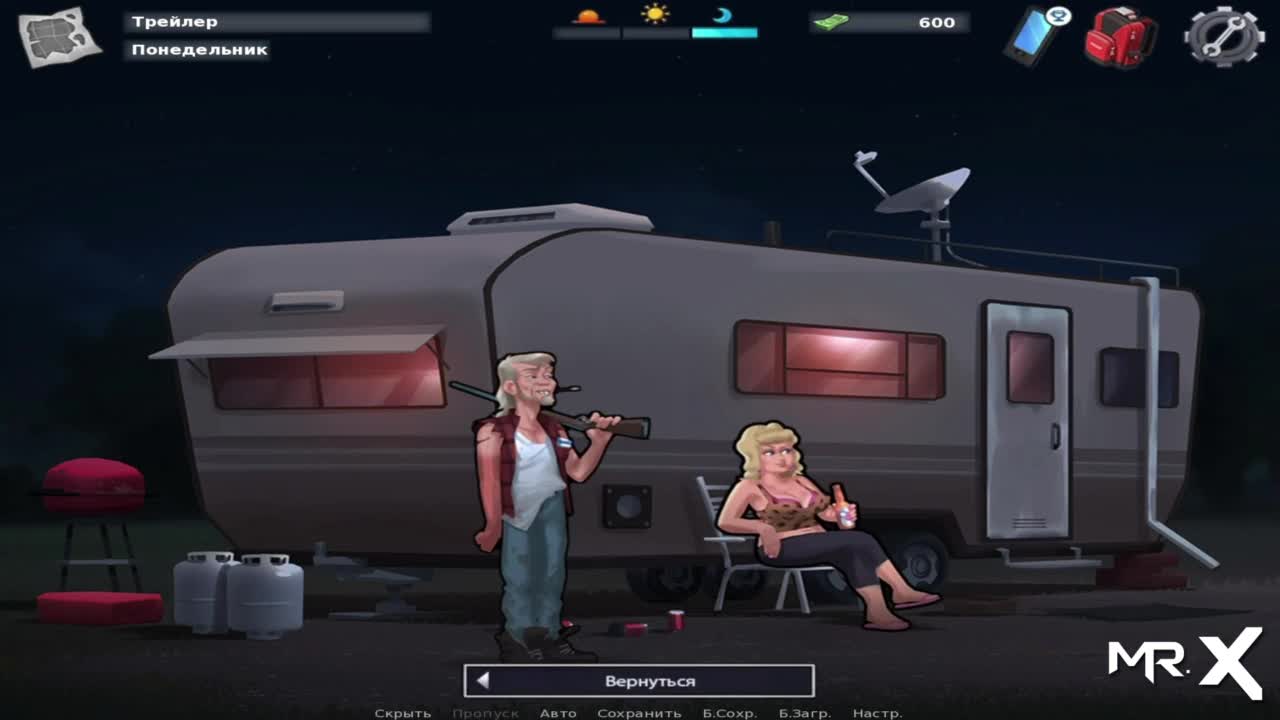
Task: Open the gear and wrench settings
Action: pos(1223,36)
